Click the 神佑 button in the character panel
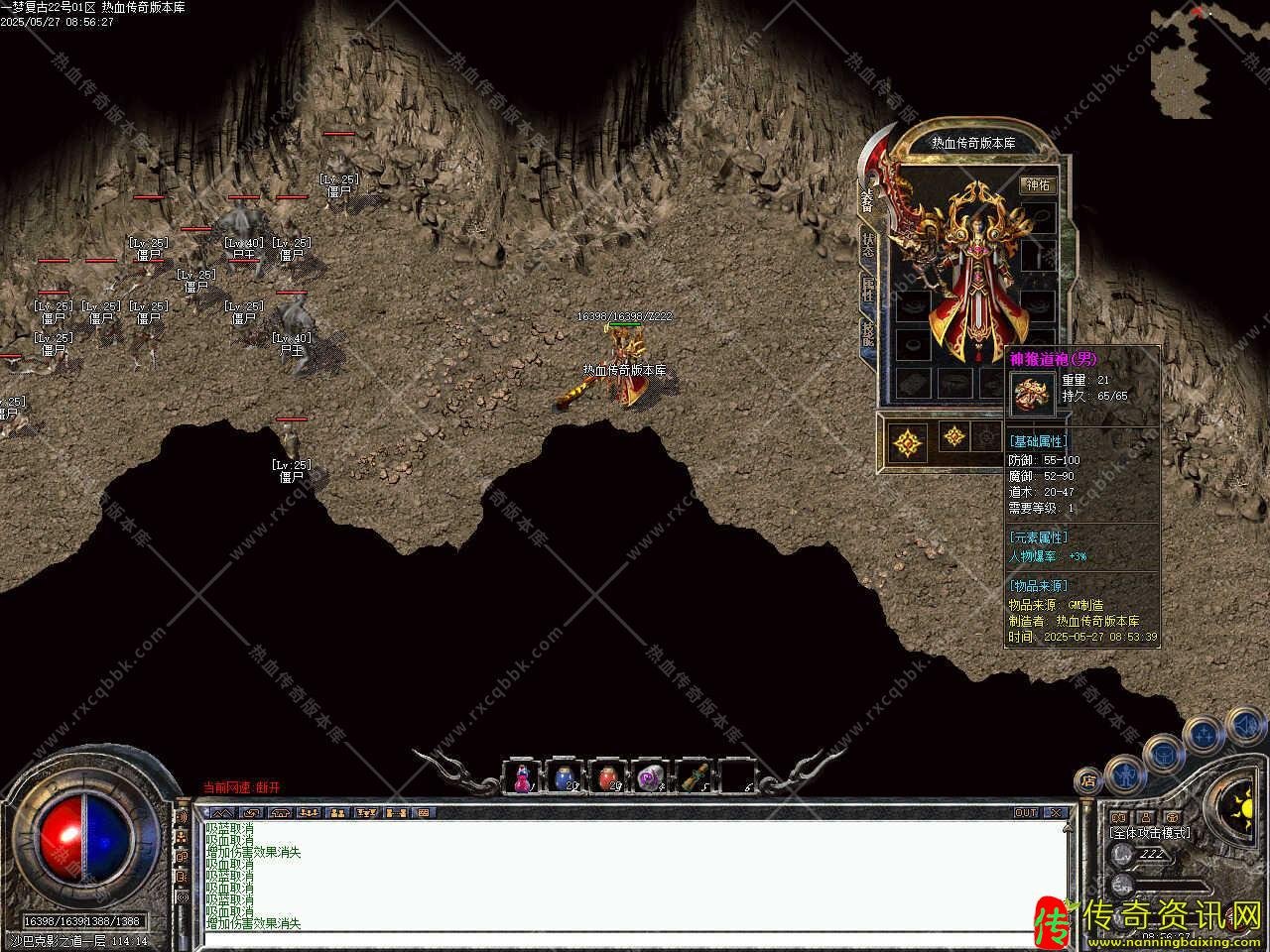 tap(1038, 184)
